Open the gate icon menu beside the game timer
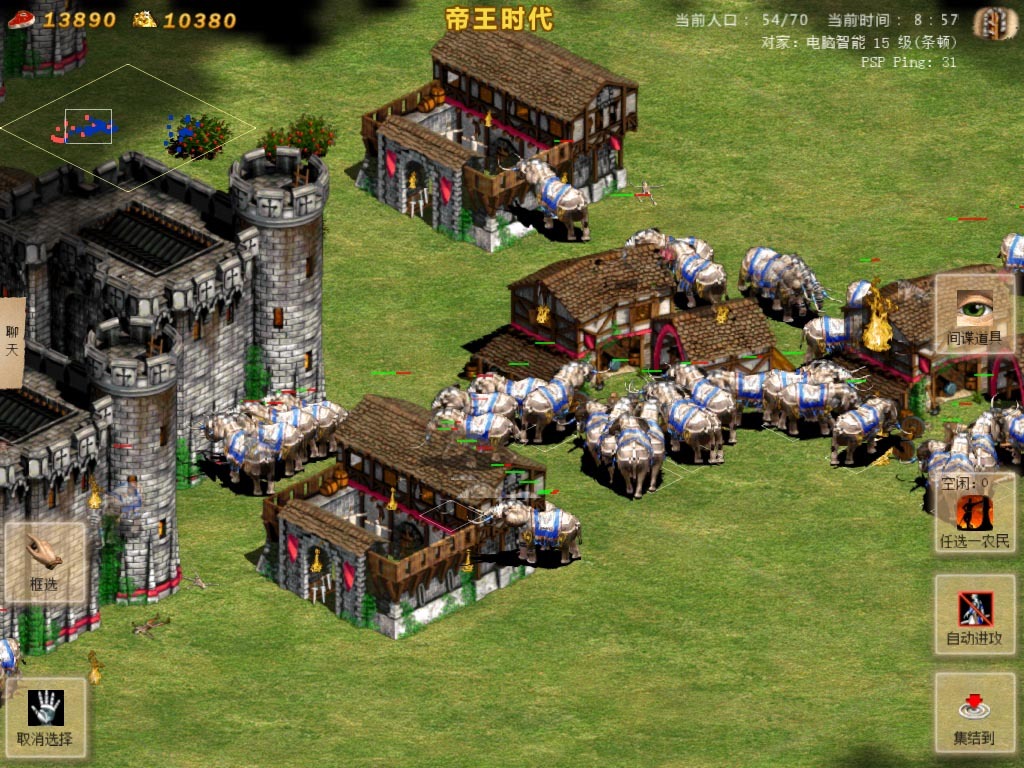1024x768 pixels. 994,22
